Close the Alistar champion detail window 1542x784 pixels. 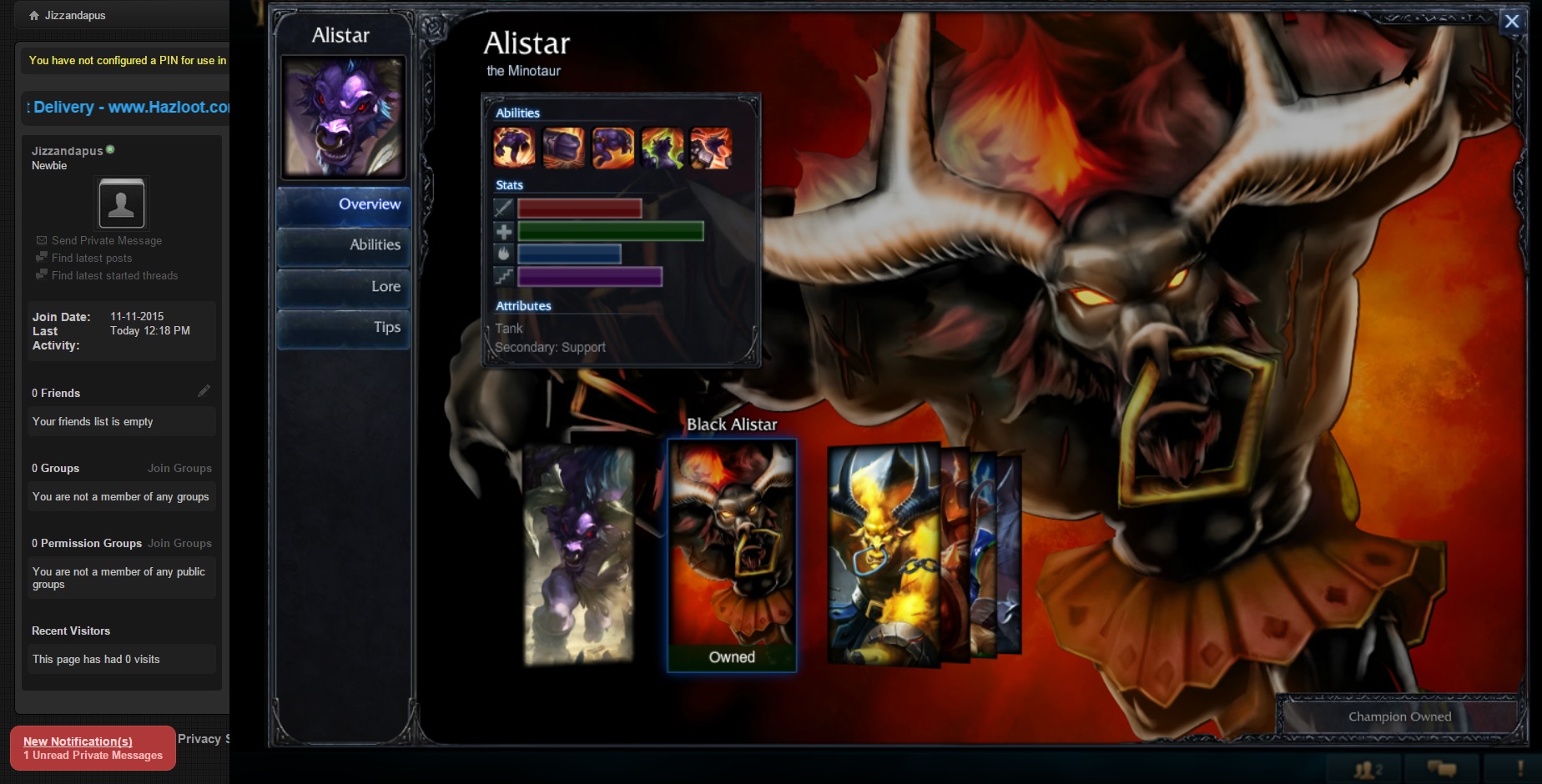tap(1511, 22)
